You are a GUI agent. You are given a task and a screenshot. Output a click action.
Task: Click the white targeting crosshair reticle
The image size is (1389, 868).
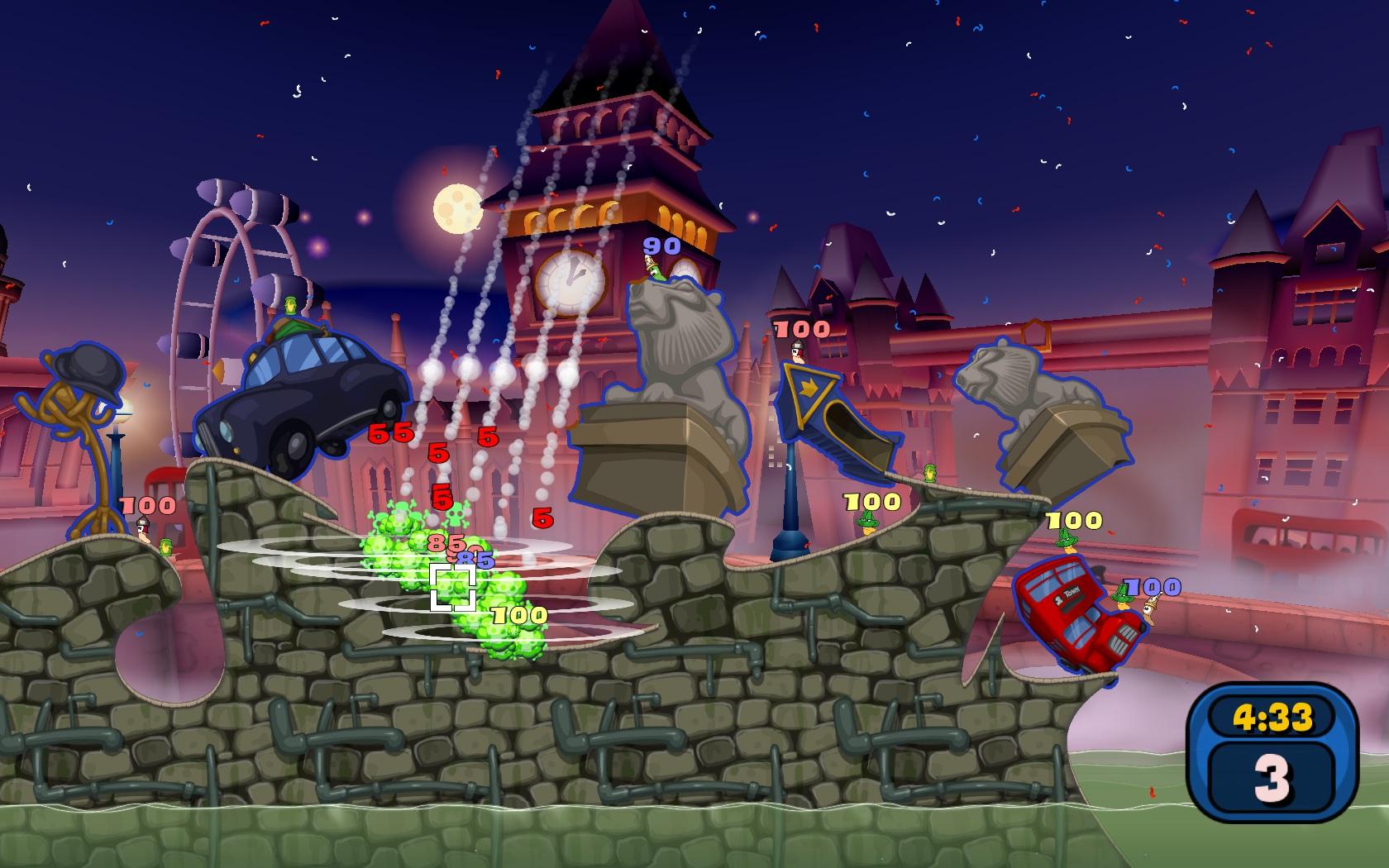(453, 585)
